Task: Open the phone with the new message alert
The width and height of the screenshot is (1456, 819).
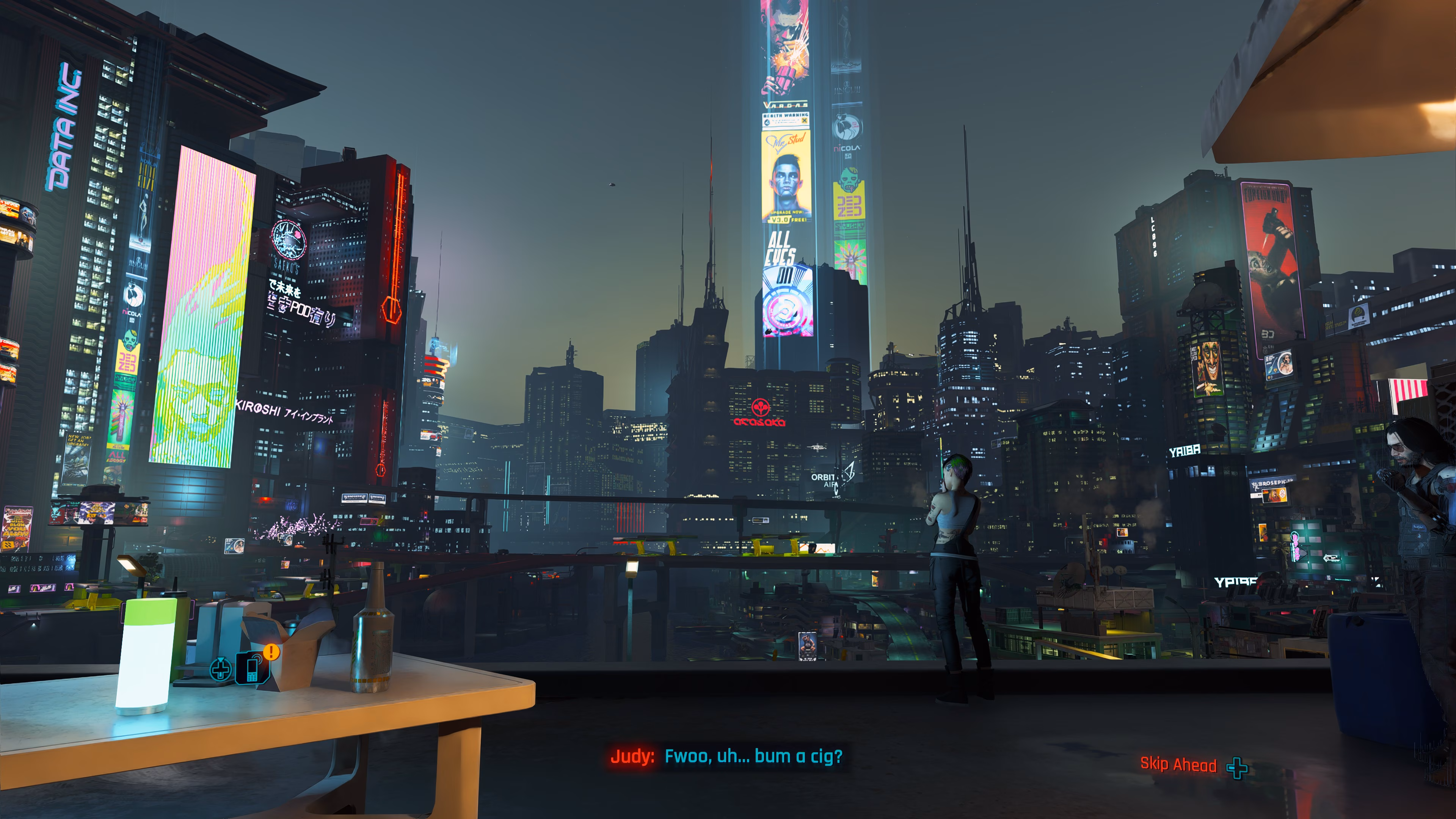Action: 253,668
